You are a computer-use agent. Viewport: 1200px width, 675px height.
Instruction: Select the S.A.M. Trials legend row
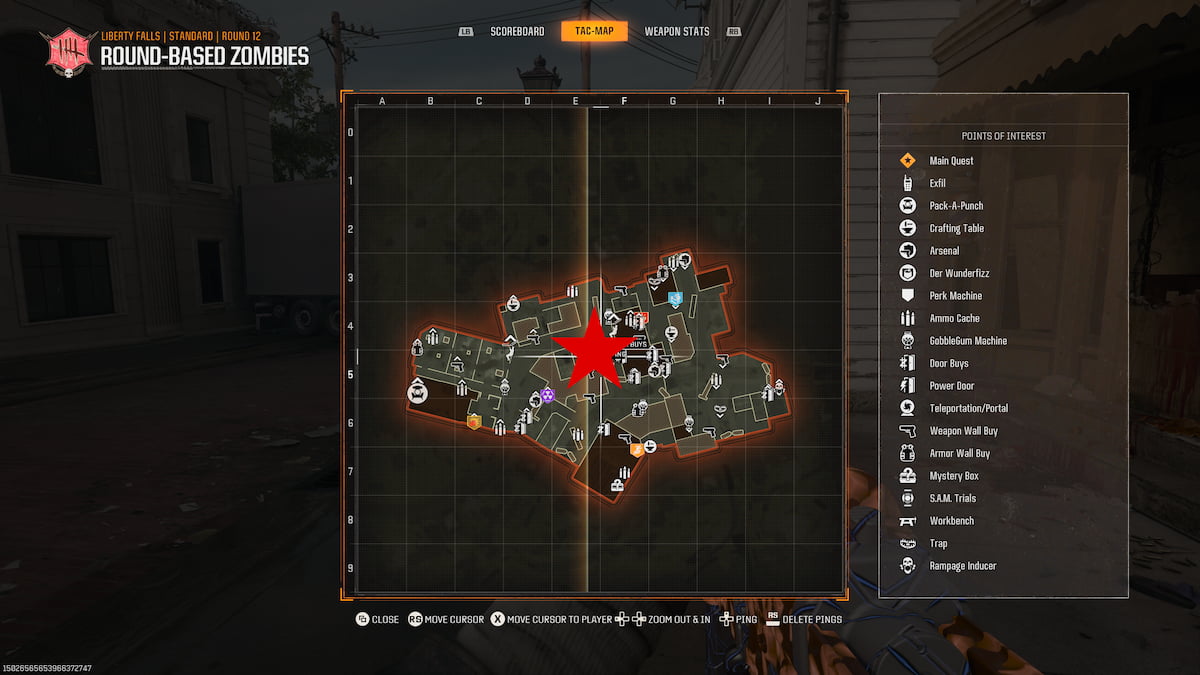(x=952, y=498)
